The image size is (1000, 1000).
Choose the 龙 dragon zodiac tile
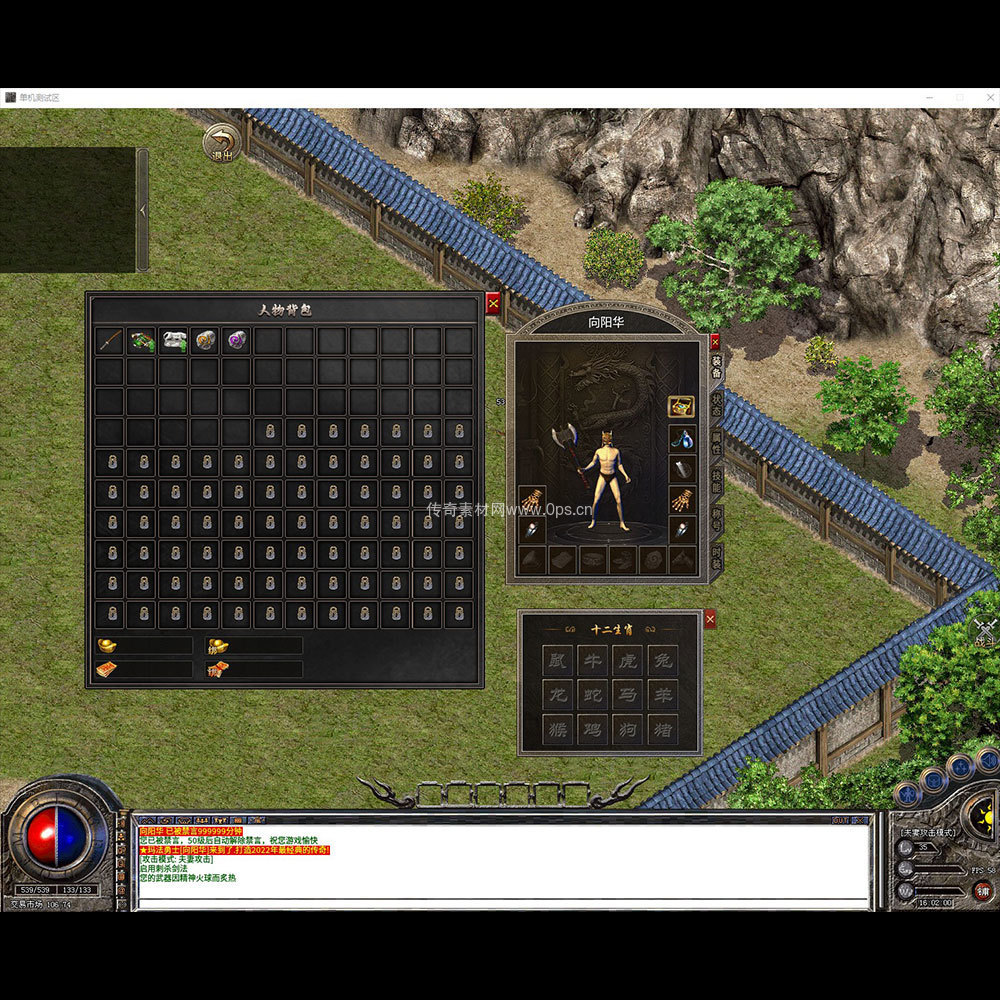tap(559, 694)
